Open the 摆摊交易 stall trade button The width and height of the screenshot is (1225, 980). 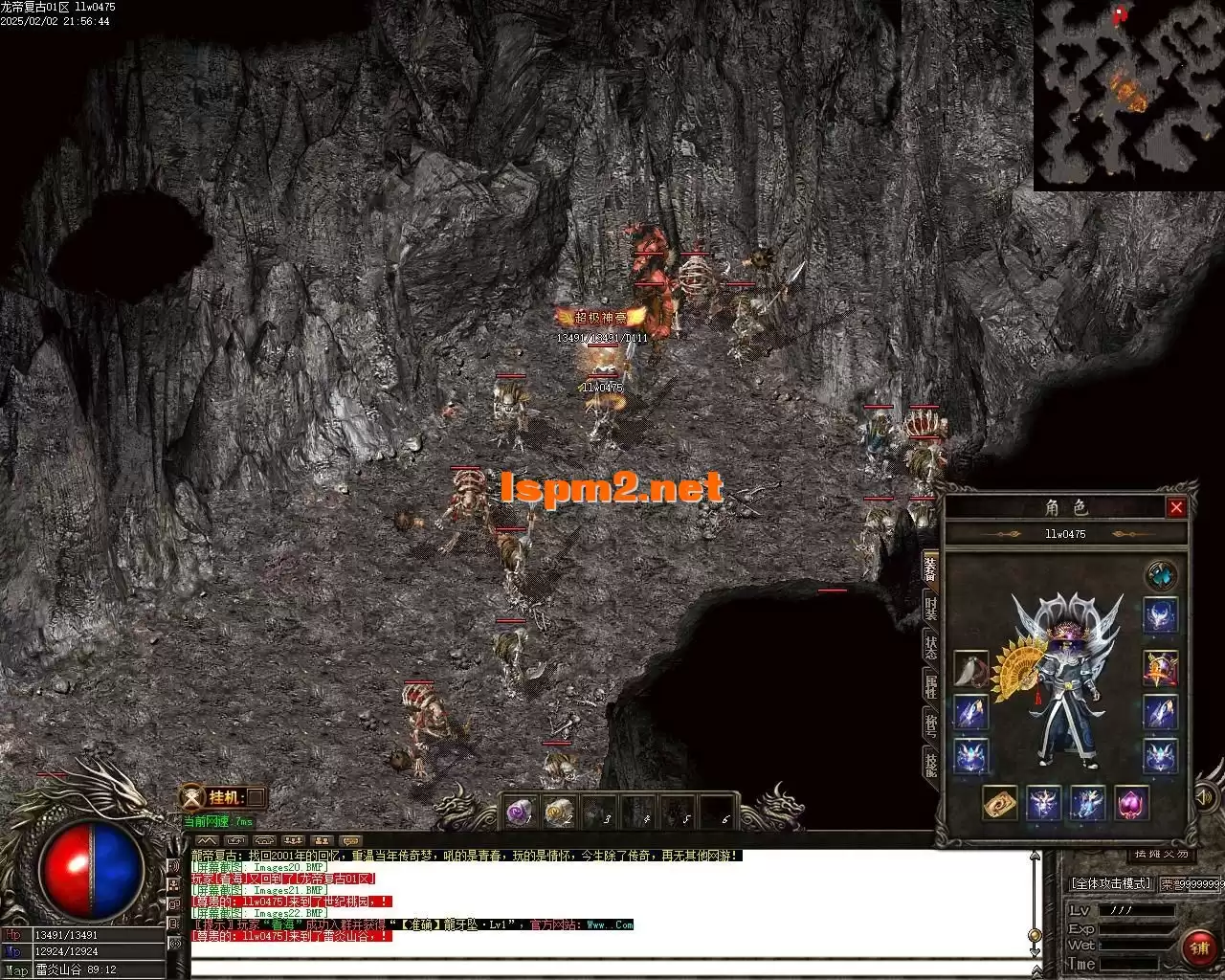1162,854
